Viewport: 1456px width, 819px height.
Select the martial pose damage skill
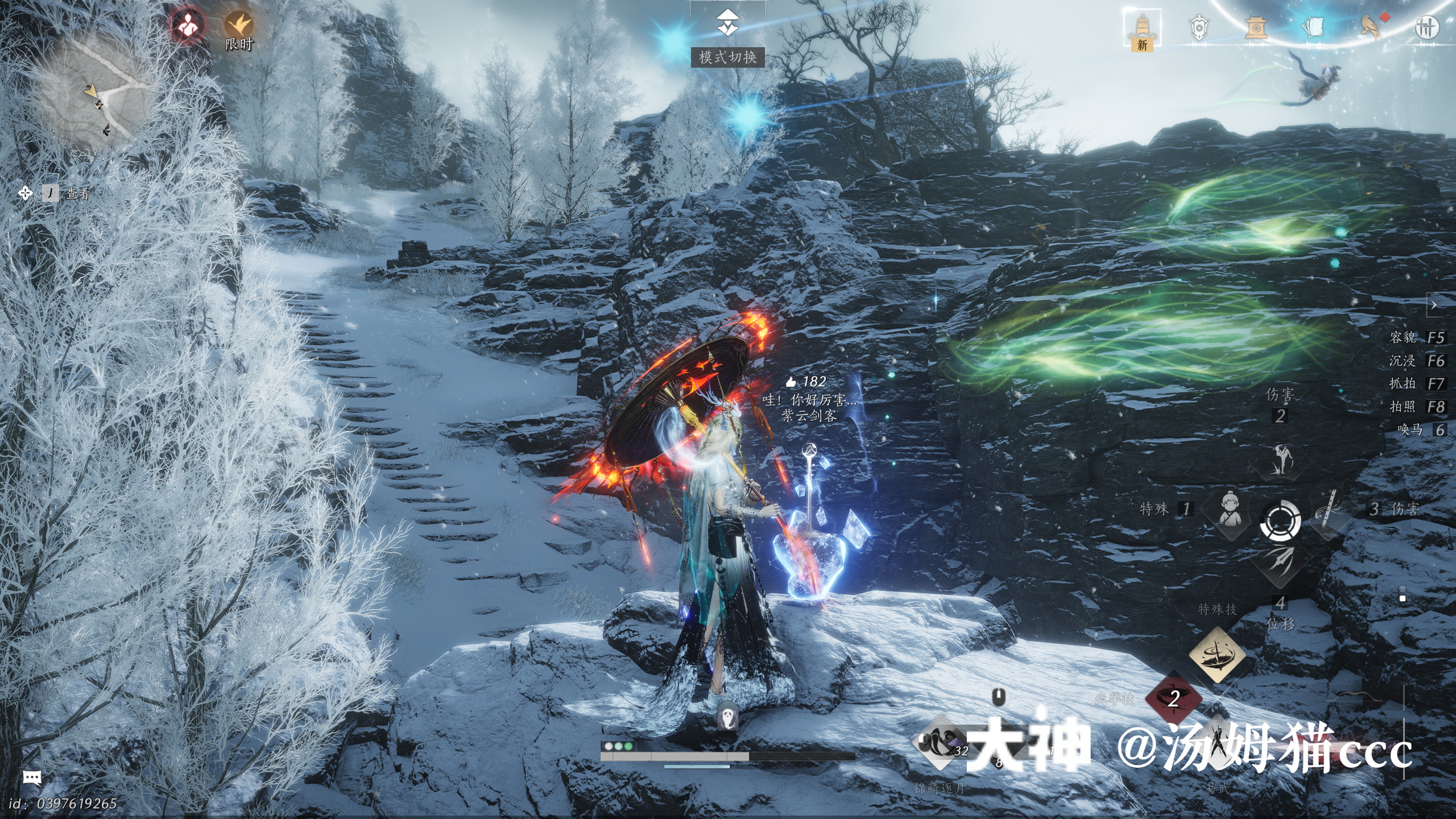pos(1280,460)
